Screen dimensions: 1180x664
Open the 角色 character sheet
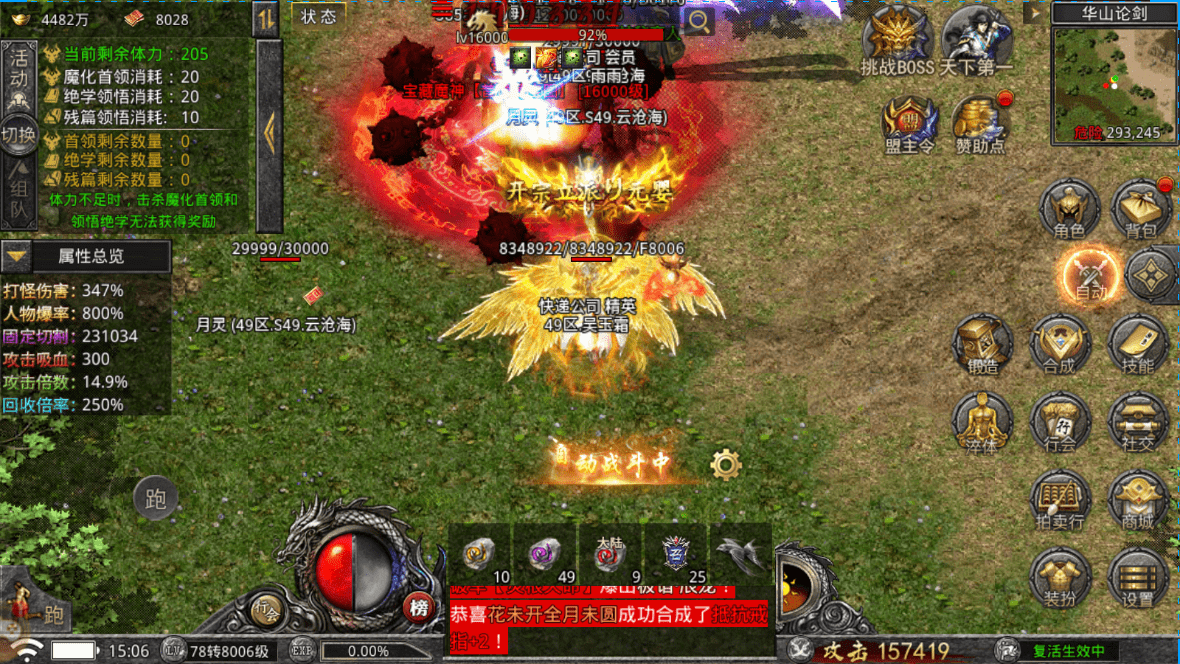1069,210
